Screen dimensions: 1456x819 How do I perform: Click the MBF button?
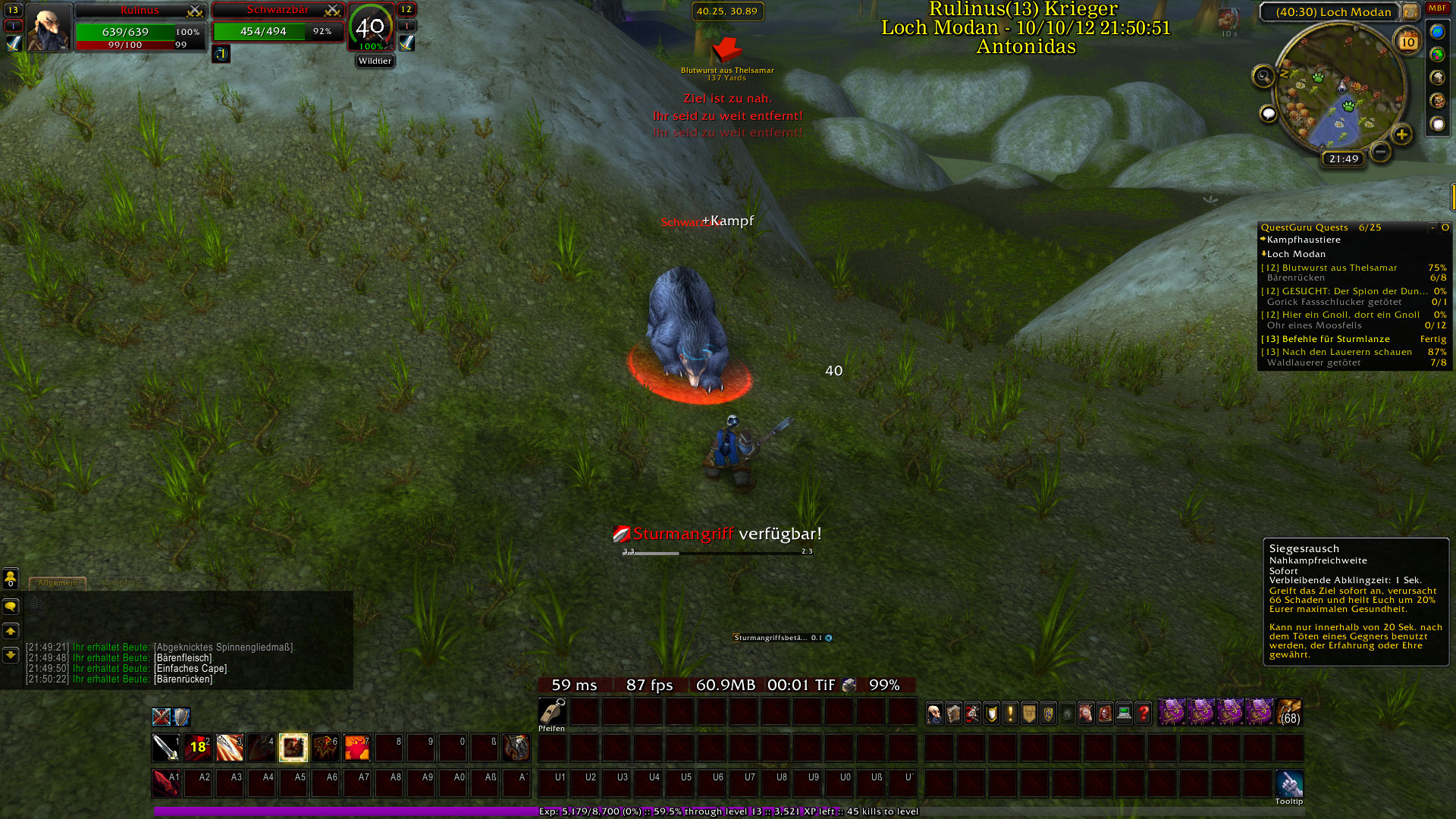(1437, 8)
